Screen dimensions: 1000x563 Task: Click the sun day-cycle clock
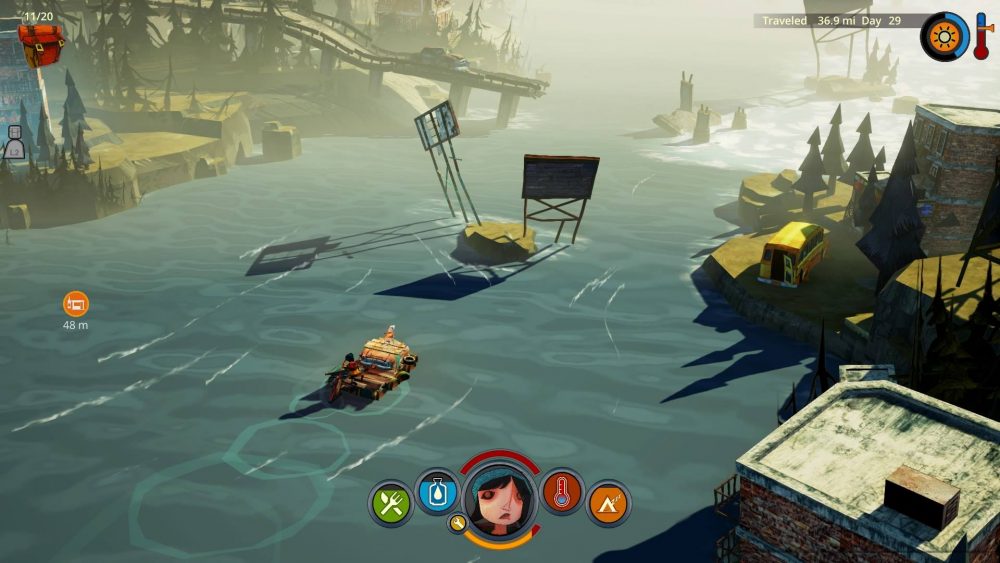(944, 36)
